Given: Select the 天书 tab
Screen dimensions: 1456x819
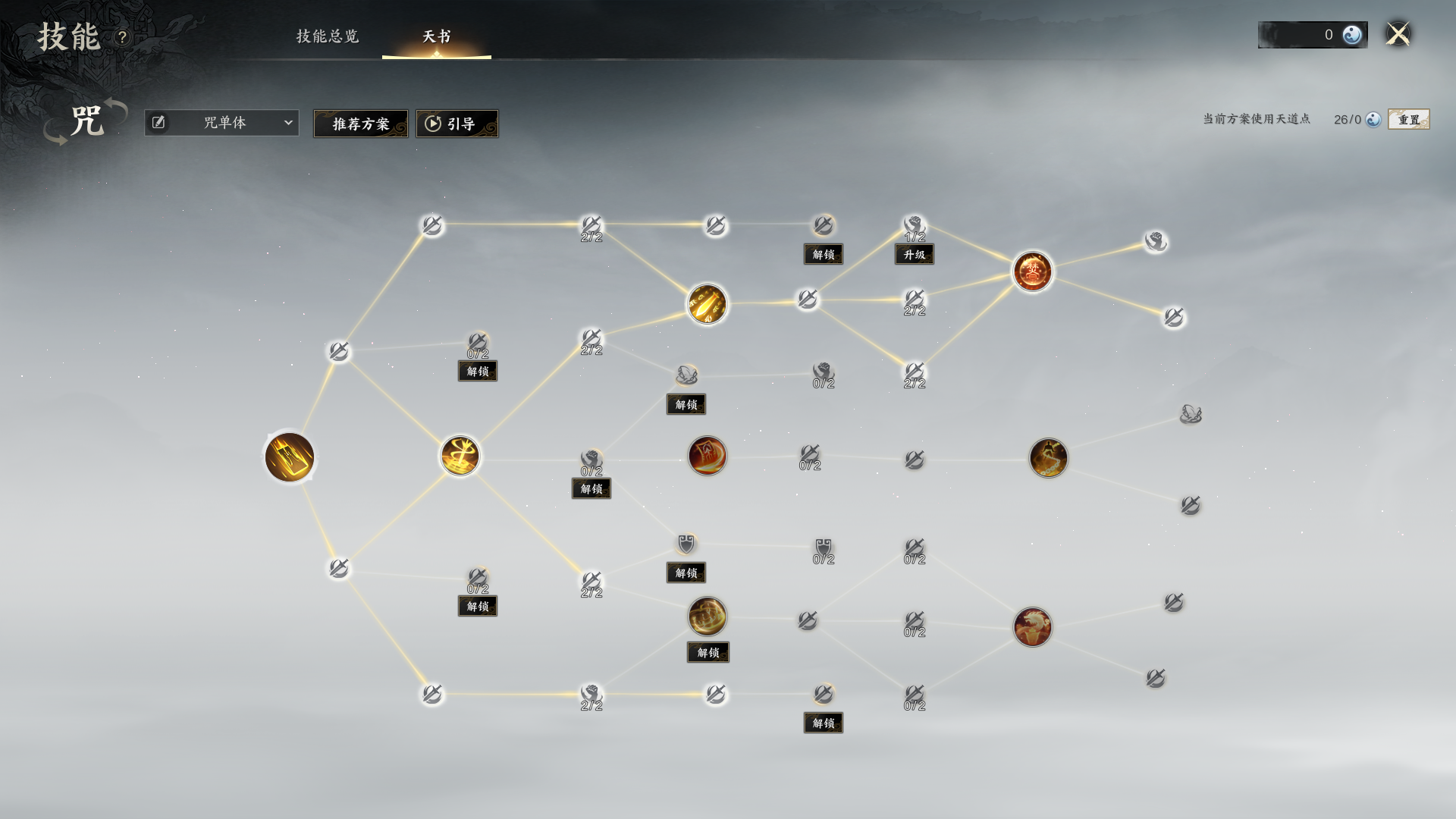Looking at the screenshot, I should point(437,36).
